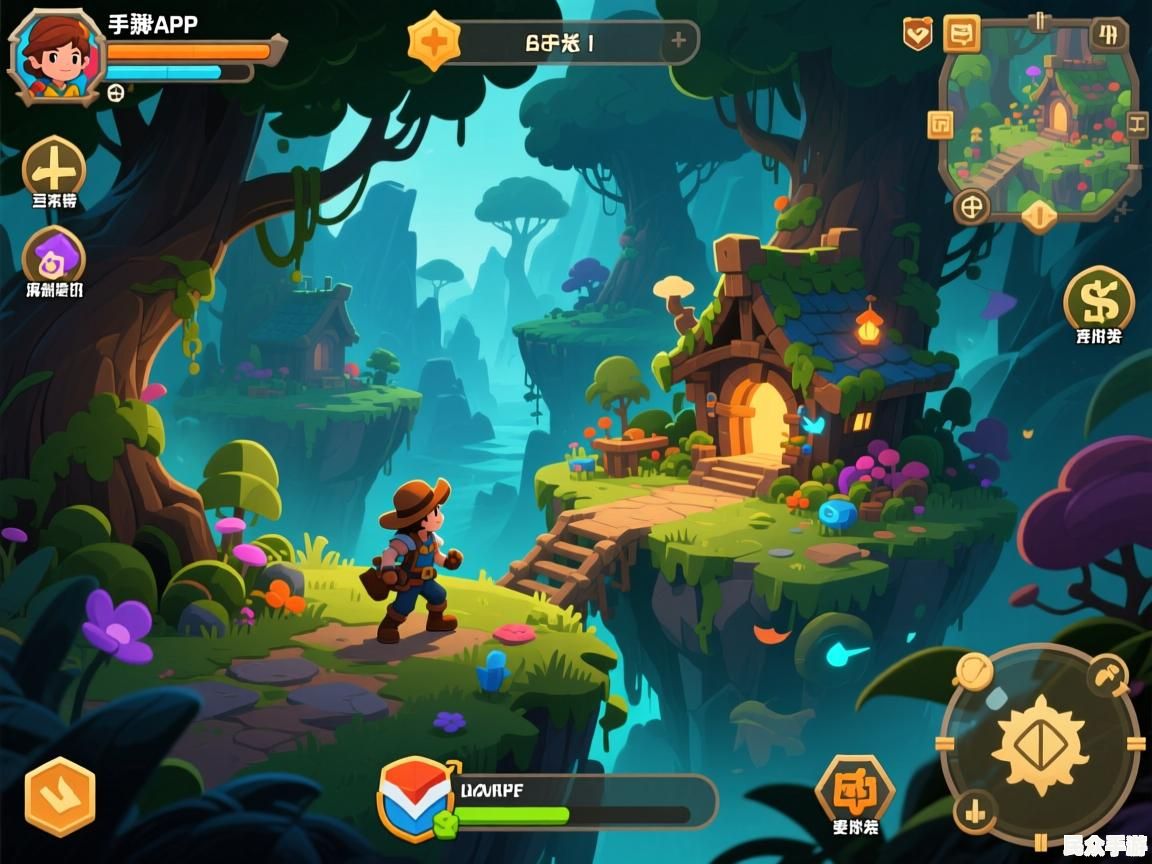The height and width of the screenshot is (864, 1152).
Task: Click the gold hexagon plus badge on the top bar
Action: coord(435,42)
